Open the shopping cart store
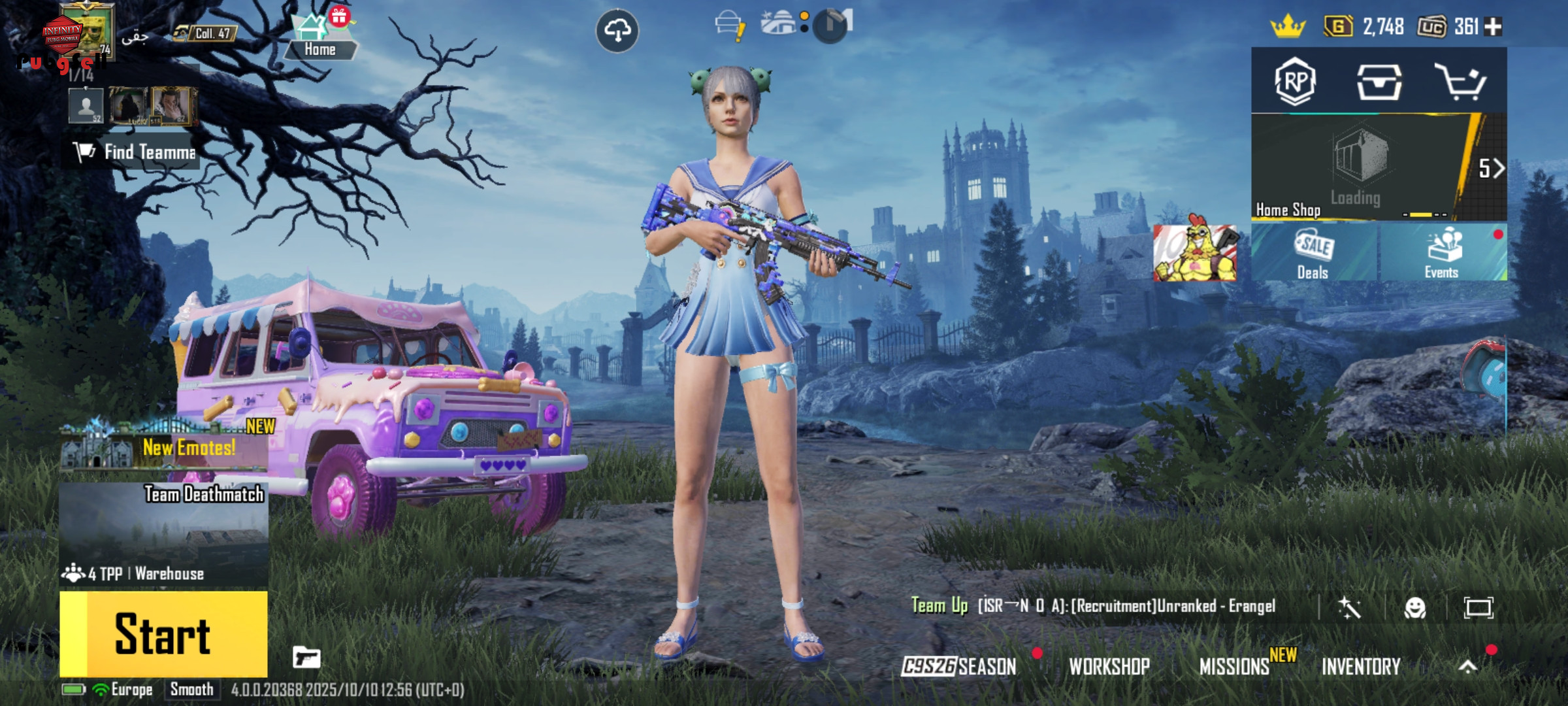The width and height of the screenshot is (1568, 706). [x=1460, y=82]
